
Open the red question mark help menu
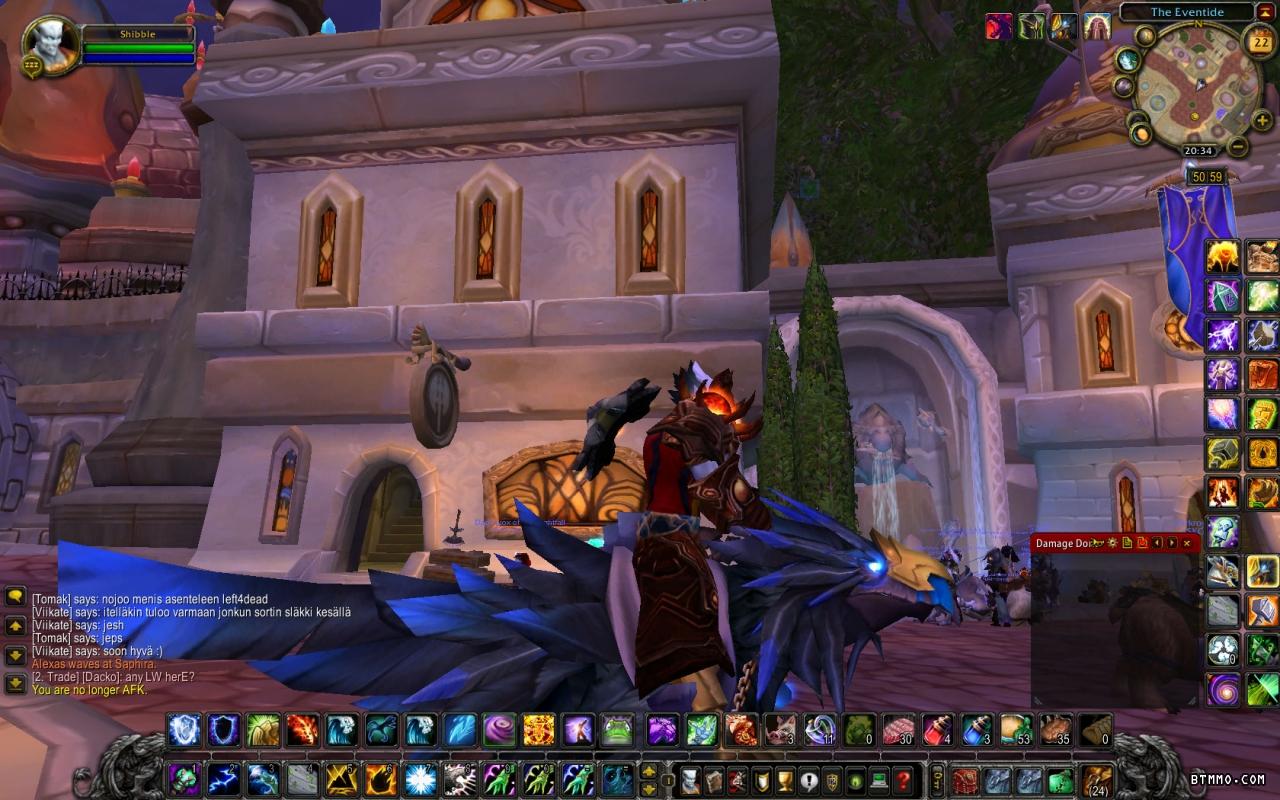pos(903,779)
